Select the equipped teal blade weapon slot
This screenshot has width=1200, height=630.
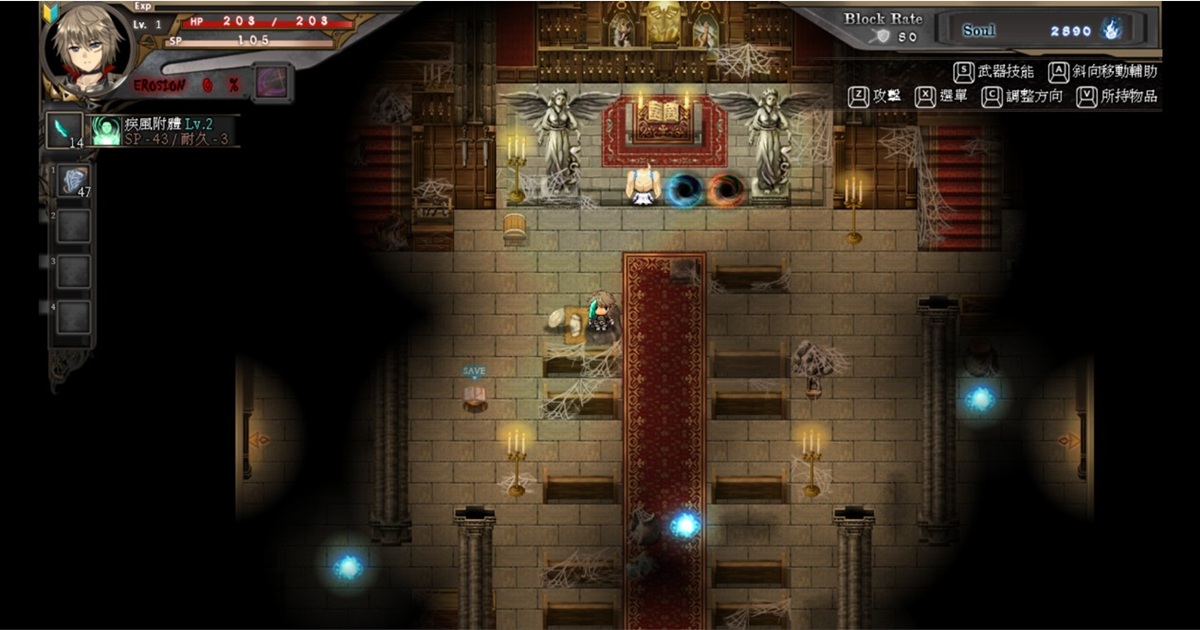65,130
